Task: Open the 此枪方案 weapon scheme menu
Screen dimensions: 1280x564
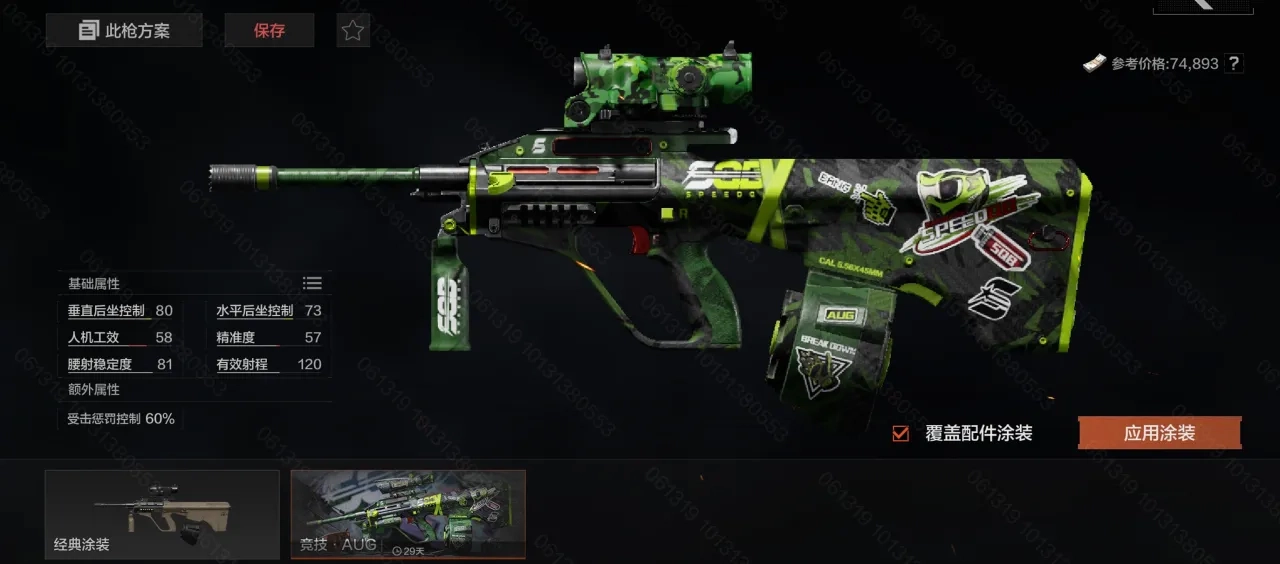Action: (124, 30)
